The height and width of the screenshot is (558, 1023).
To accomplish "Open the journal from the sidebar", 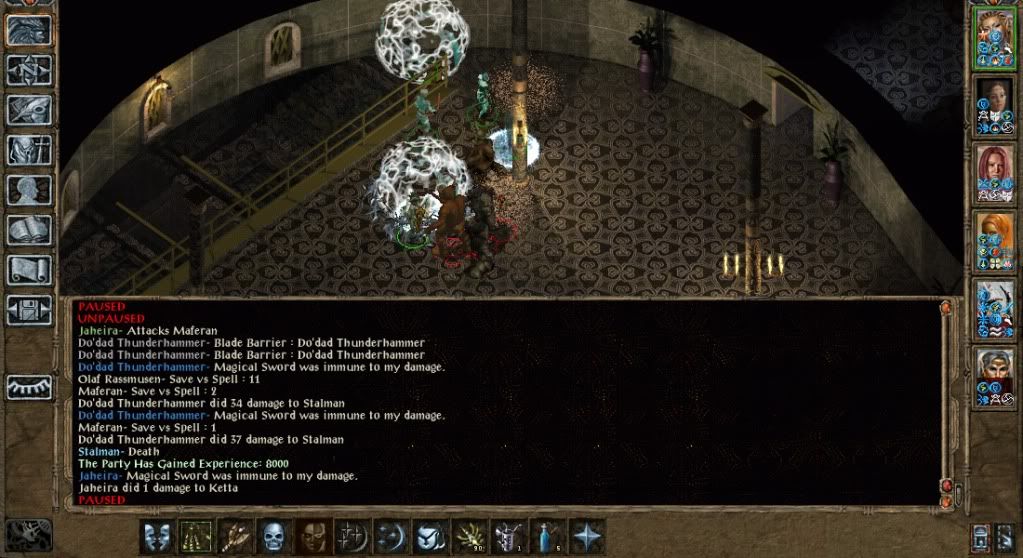I will [x=29, y=109].
